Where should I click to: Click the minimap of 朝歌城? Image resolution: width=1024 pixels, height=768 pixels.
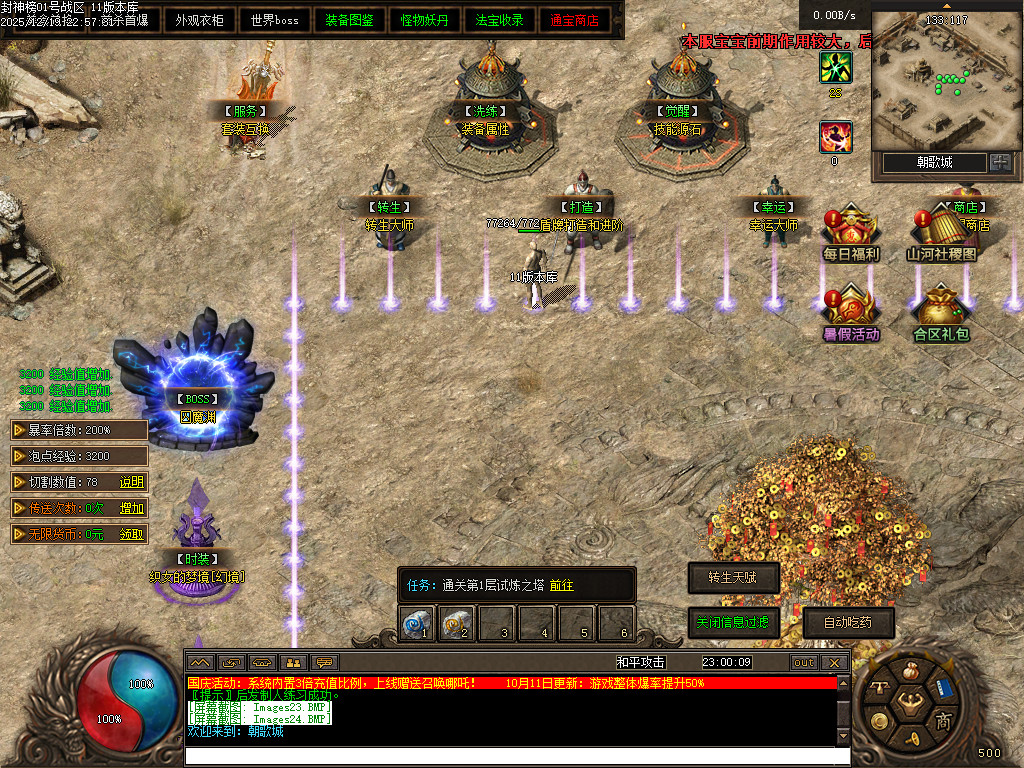pos(941,81)
